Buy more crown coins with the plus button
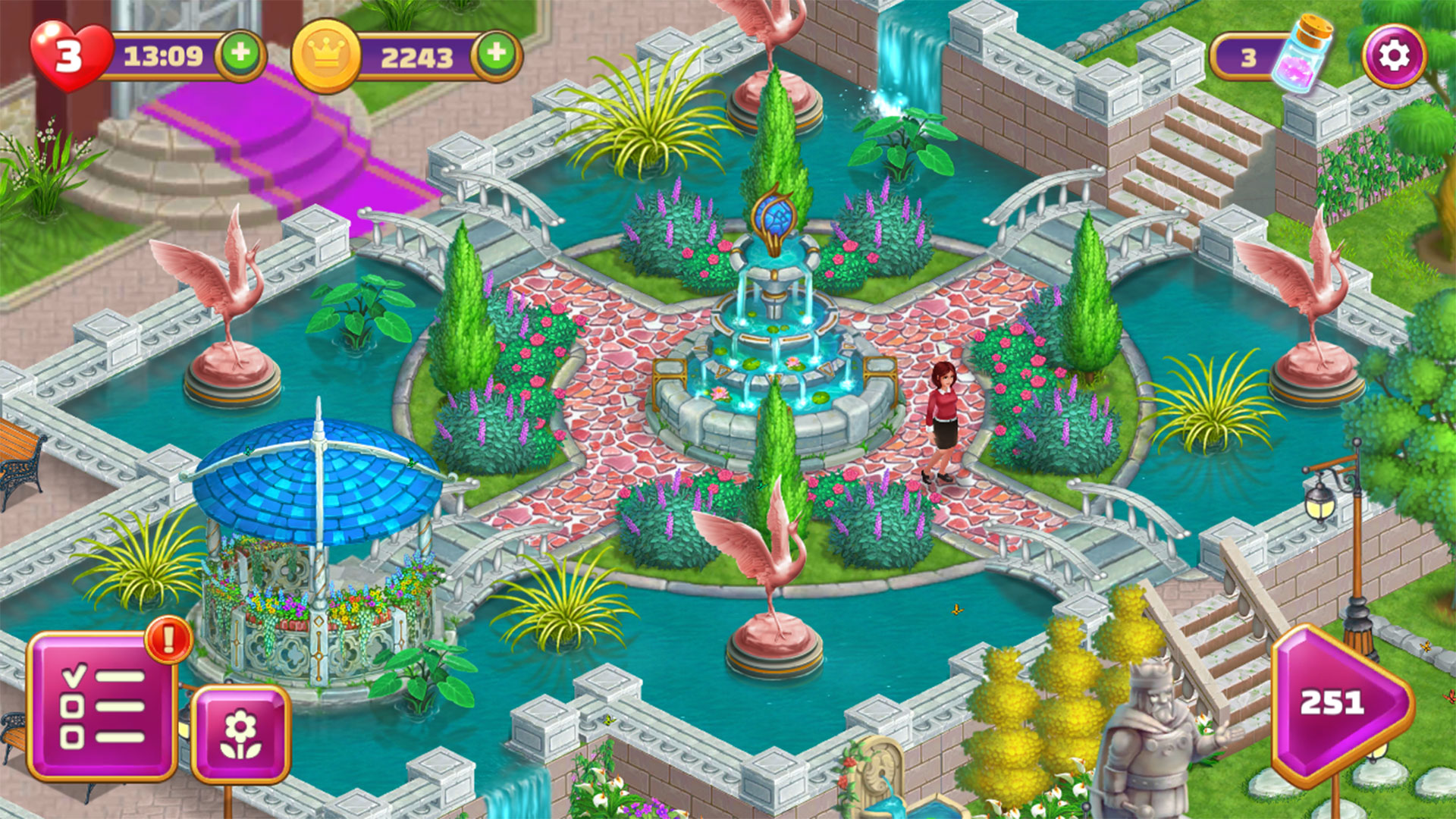The width and height of the screenshot is (1456, 819). tap(497, 55)
